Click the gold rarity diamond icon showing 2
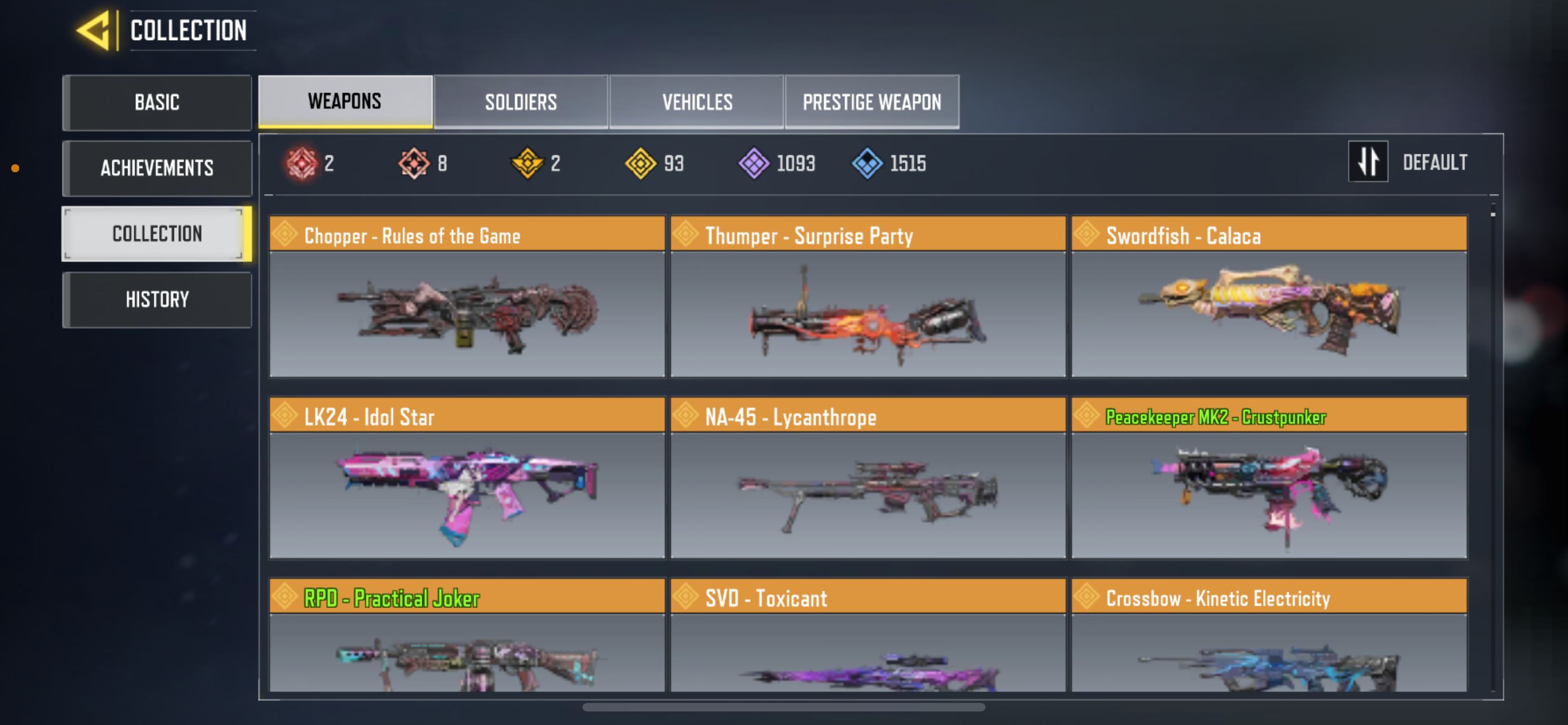The height and width of the screenshot is (725, 1568). pos(528,163)
